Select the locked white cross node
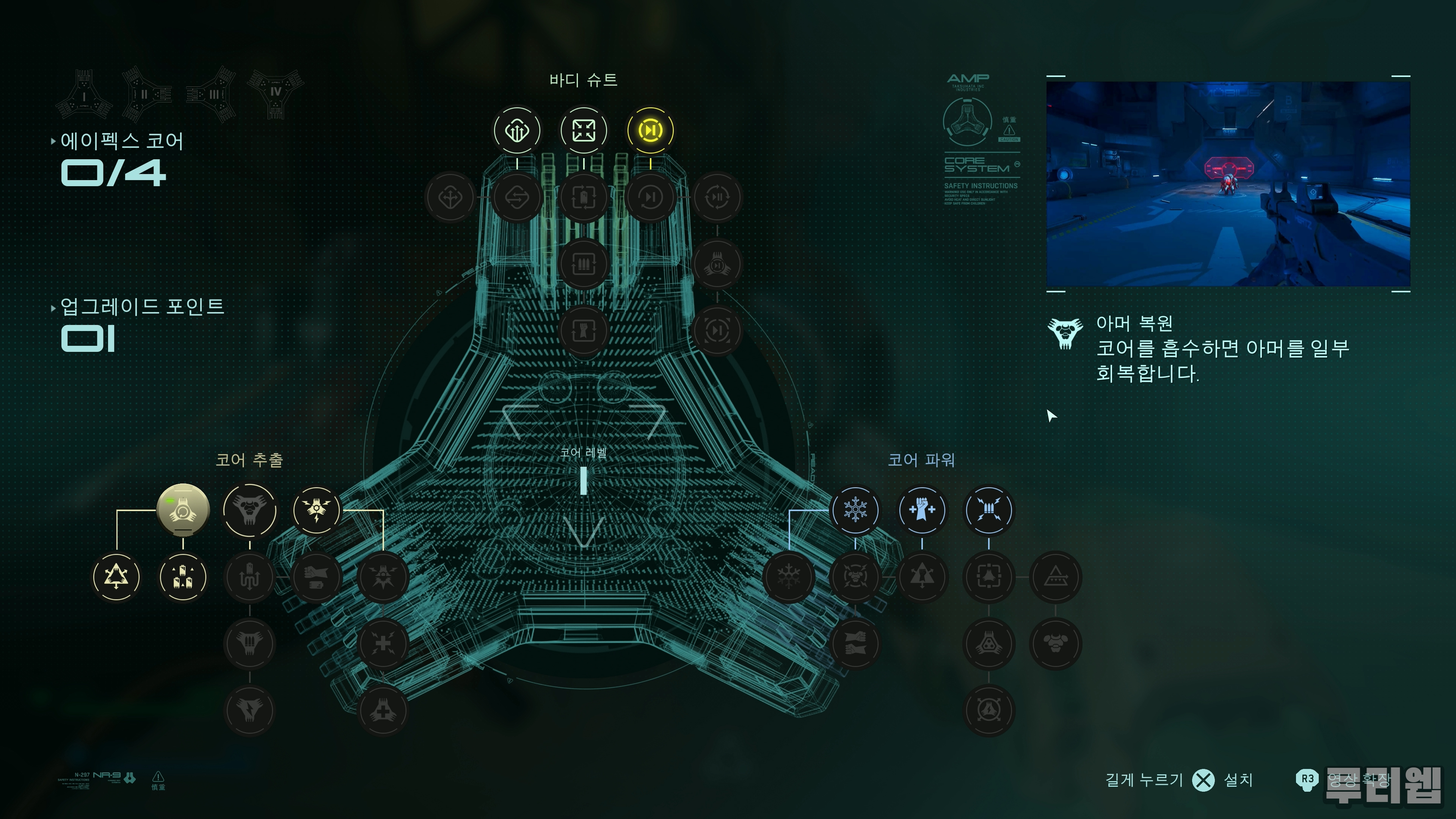 [383, 644]
